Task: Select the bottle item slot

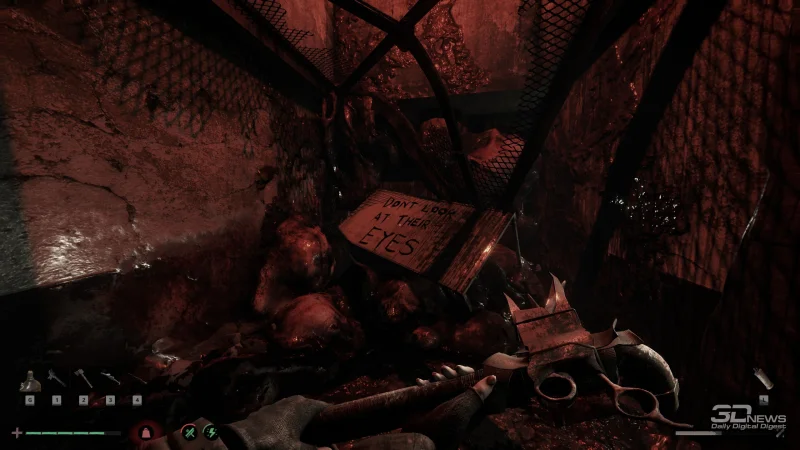Action: (31, 381)
